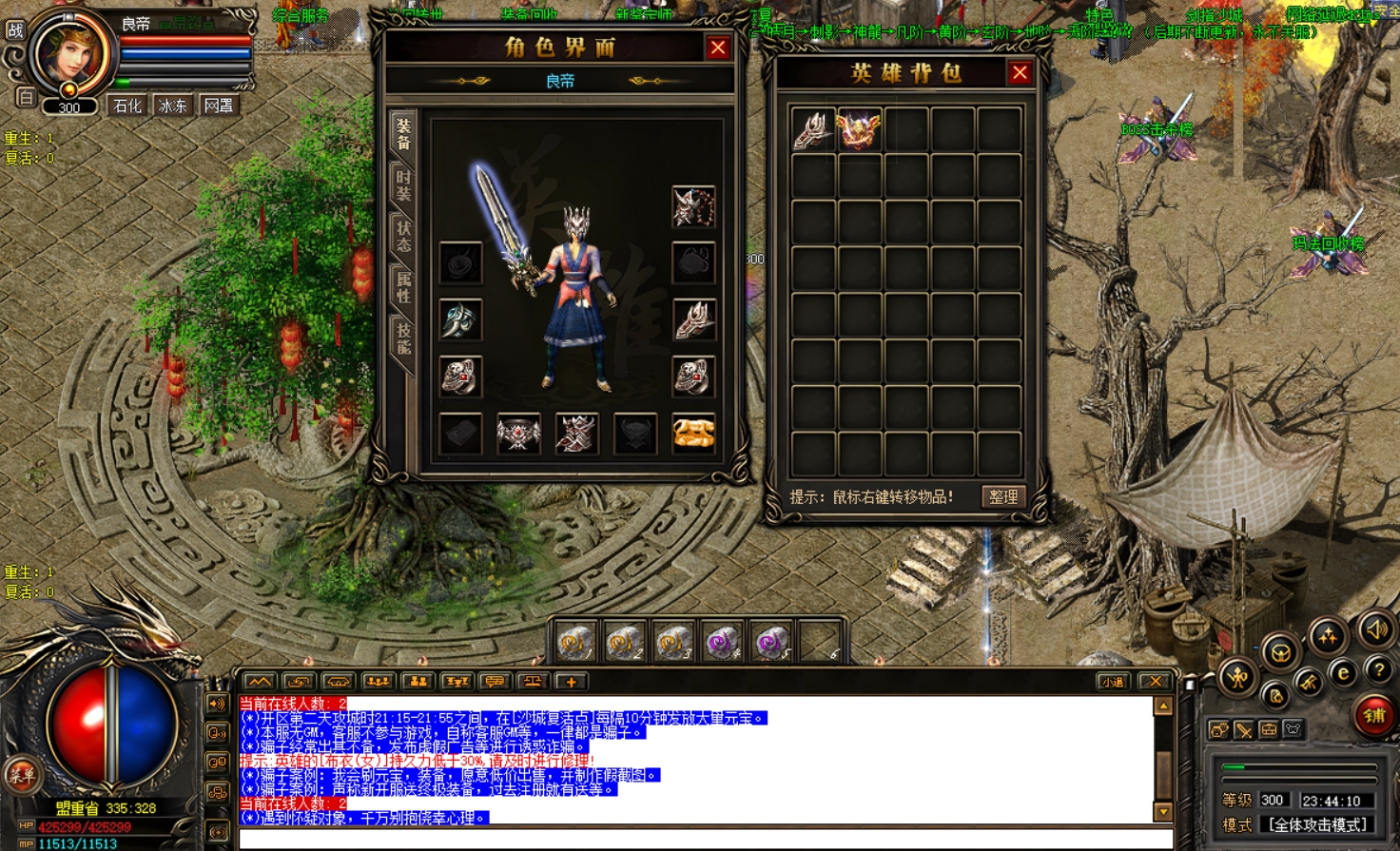Switch to the 时装 fashion tab
1400x851 pixels.
tap(403, 184)
